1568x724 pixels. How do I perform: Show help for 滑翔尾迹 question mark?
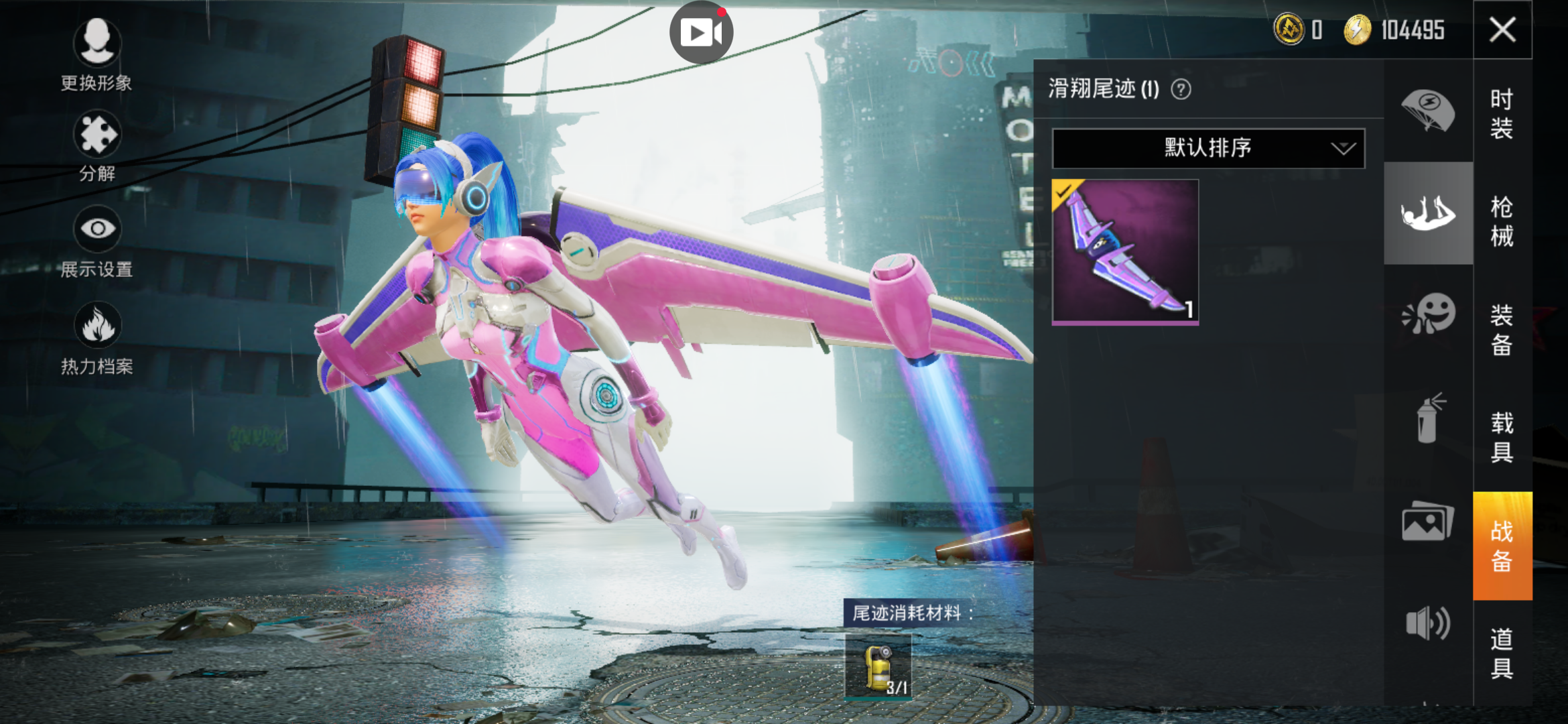[x=1181, y=89]
